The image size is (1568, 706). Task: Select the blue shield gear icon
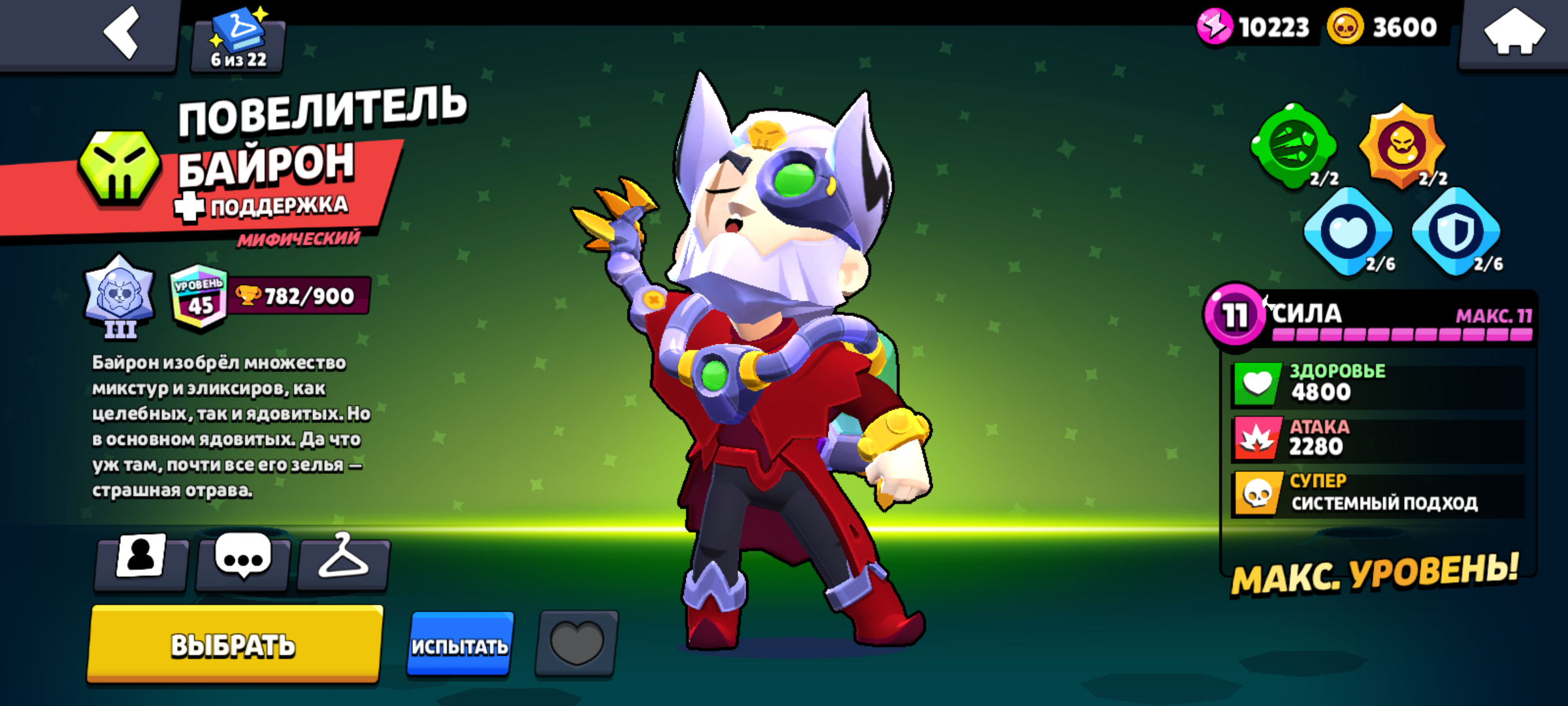click(1456, 231)
